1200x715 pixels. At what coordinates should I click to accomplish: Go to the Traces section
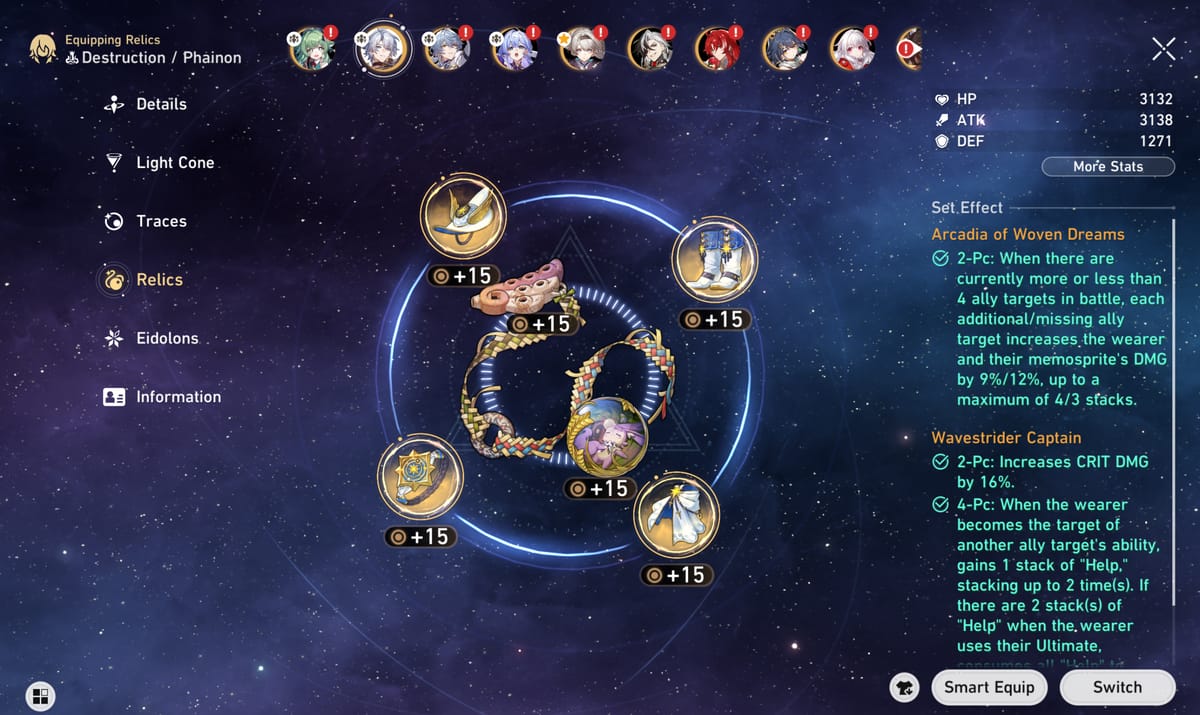coord(160,221)
